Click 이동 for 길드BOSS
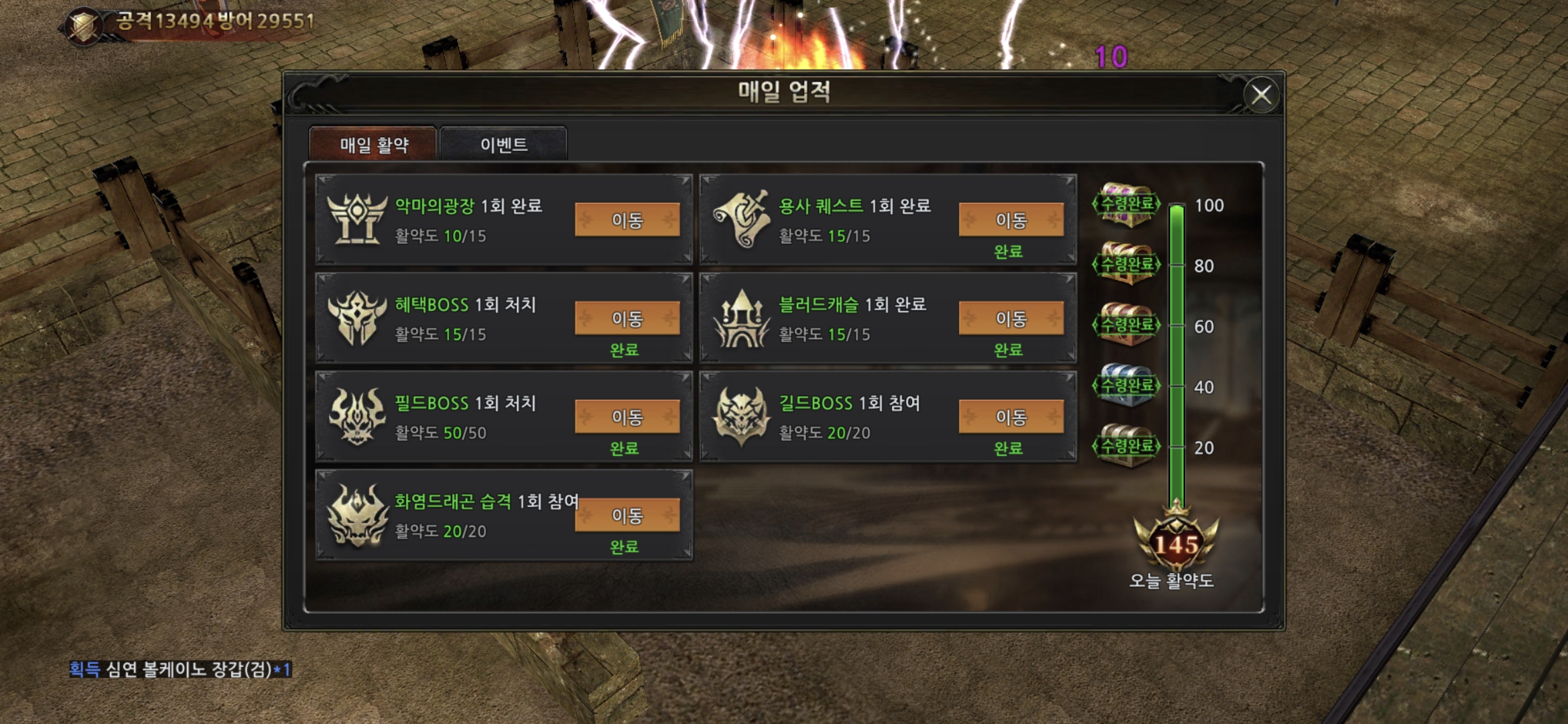1568x724 pixels. 1010,417
